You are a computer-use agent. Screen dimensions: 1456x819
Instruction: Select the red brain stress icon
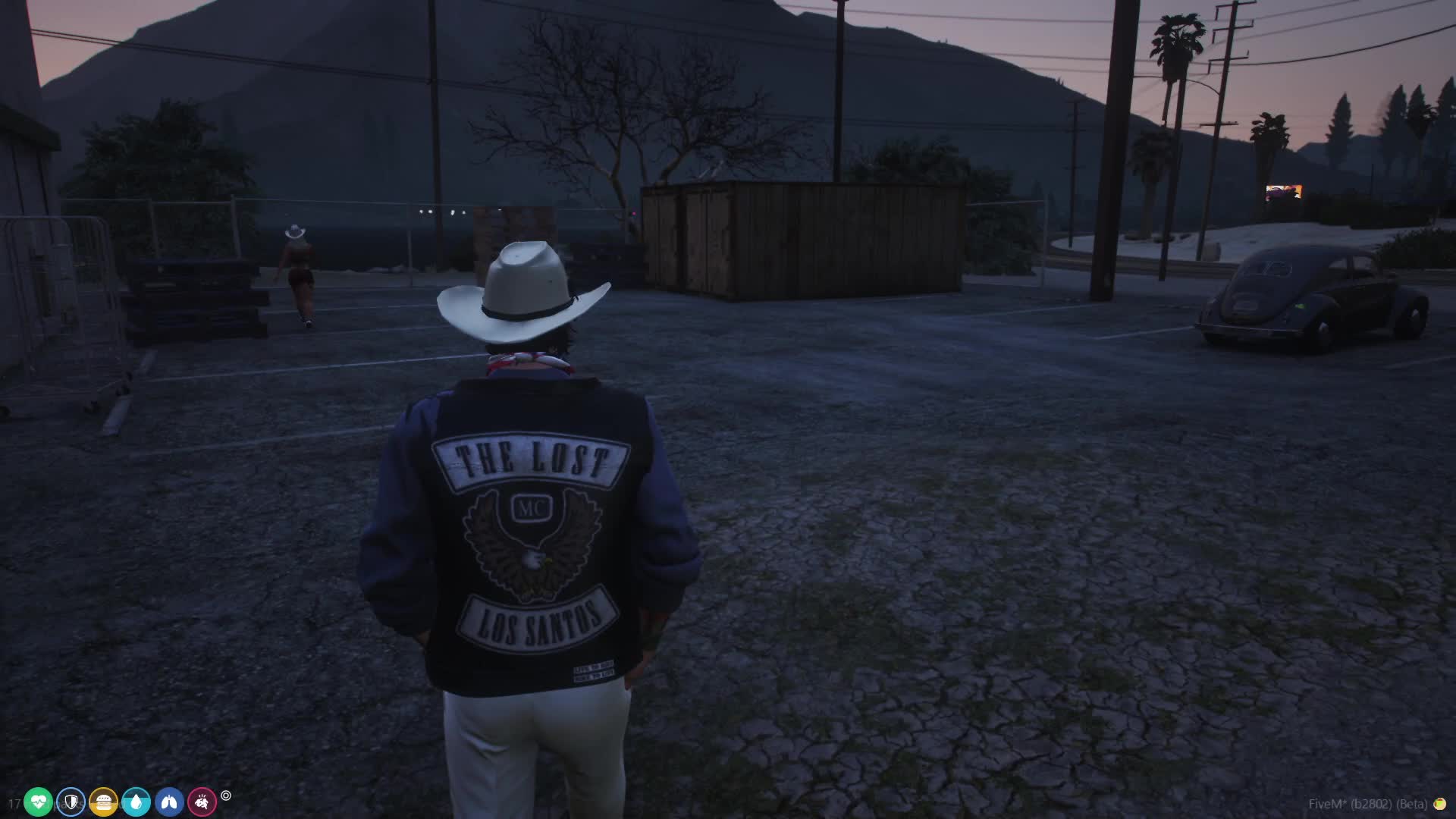click(x=202, y=802)
